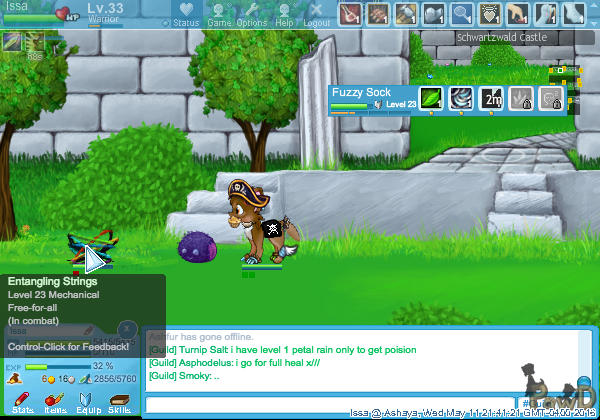
Task: Click the pet skill on 2m cooldown
Action: [491, 98]
